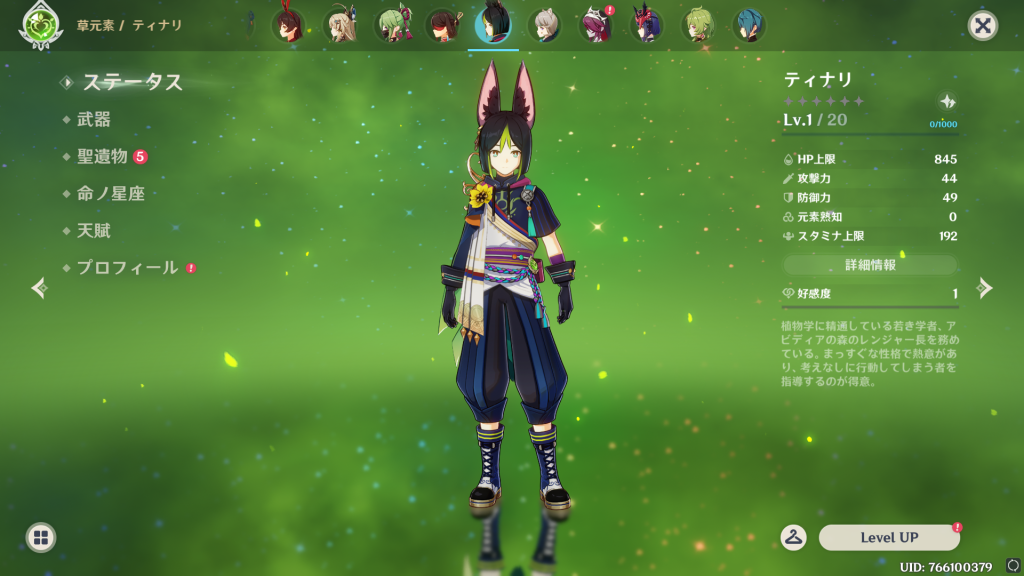The image size is (1024, 576).
Task: Open 詳細情報 detailed stats
Action: point(870,265)
